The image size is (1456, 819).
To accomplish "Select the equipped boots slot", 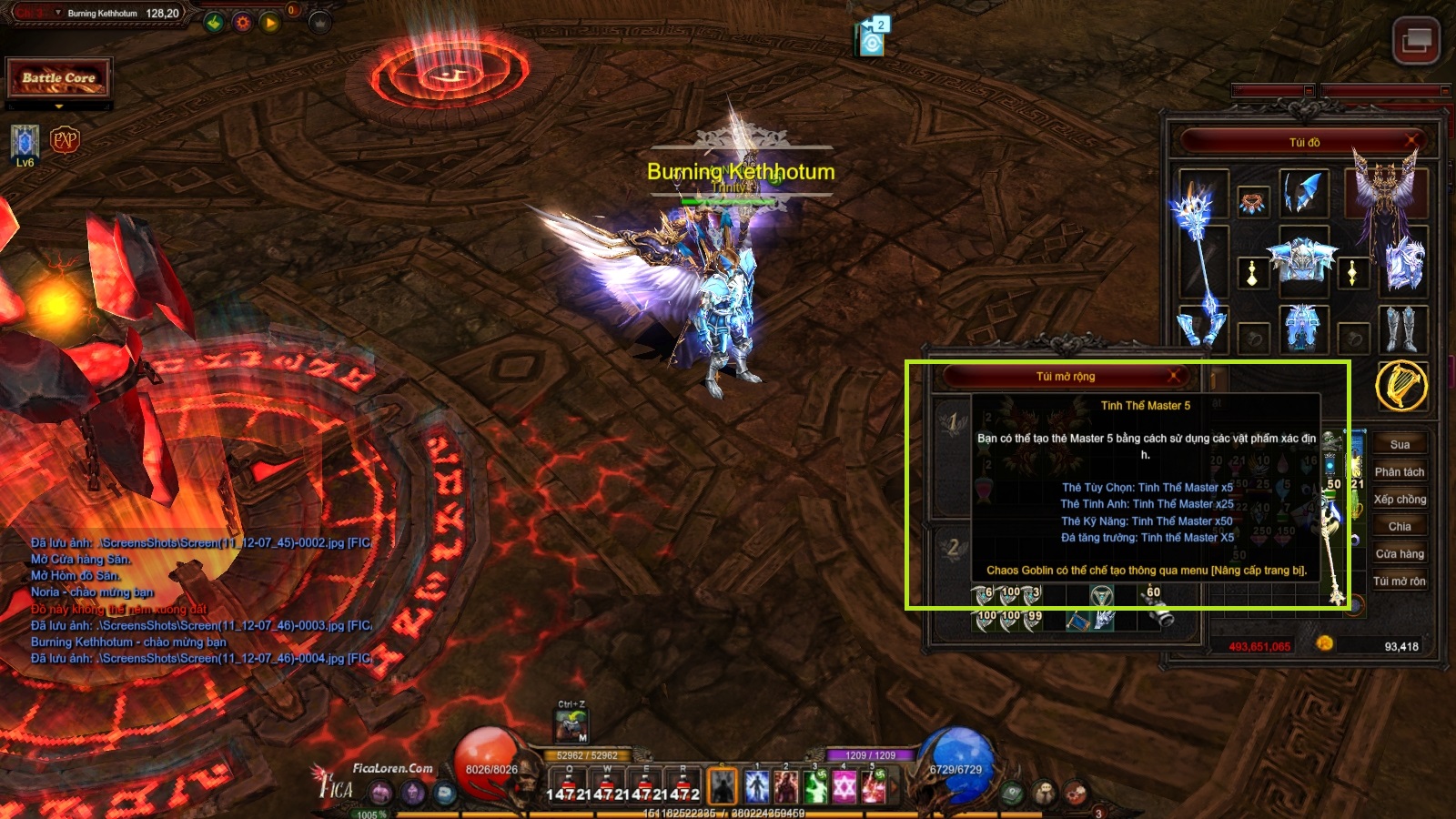I will (1401, 329).
